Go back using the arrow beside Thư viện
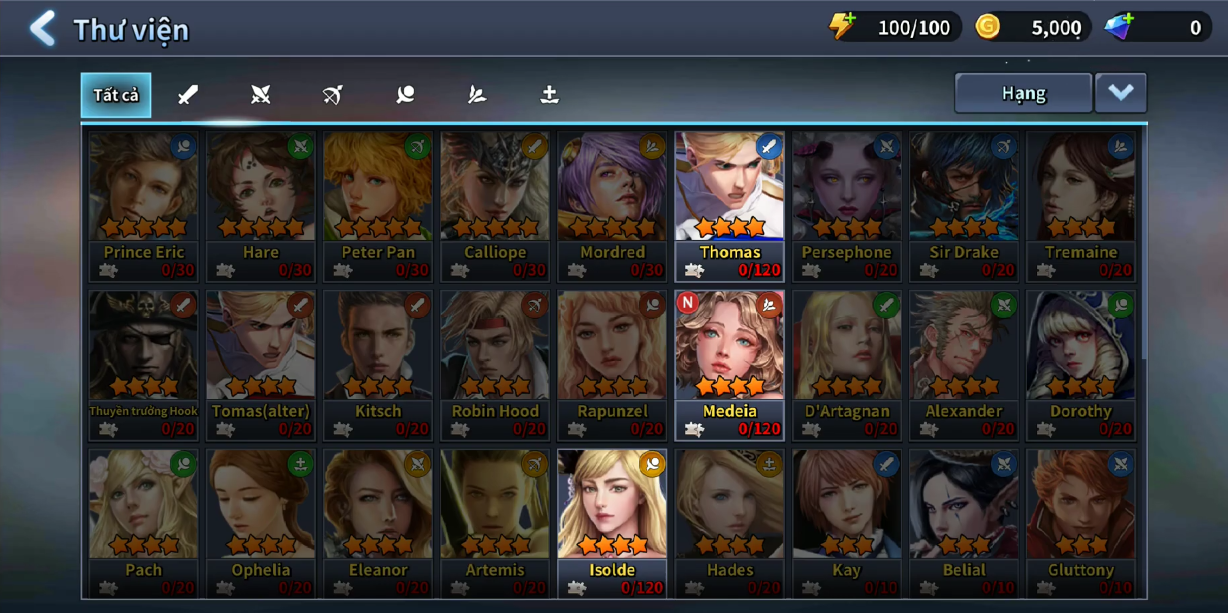Screen dimensions: 1228x613 42,29
